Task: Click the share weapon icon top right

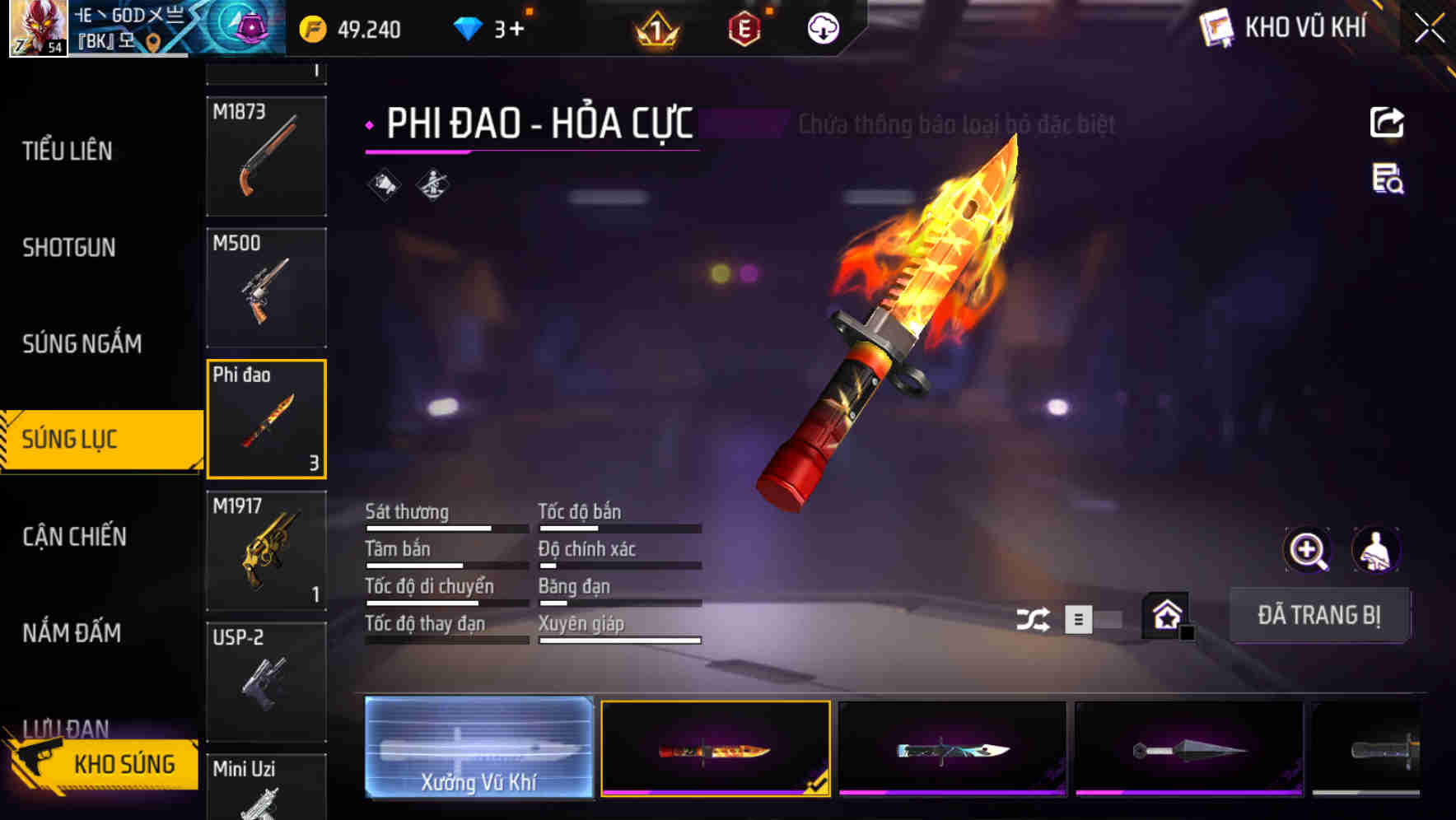Action: 1387,122
